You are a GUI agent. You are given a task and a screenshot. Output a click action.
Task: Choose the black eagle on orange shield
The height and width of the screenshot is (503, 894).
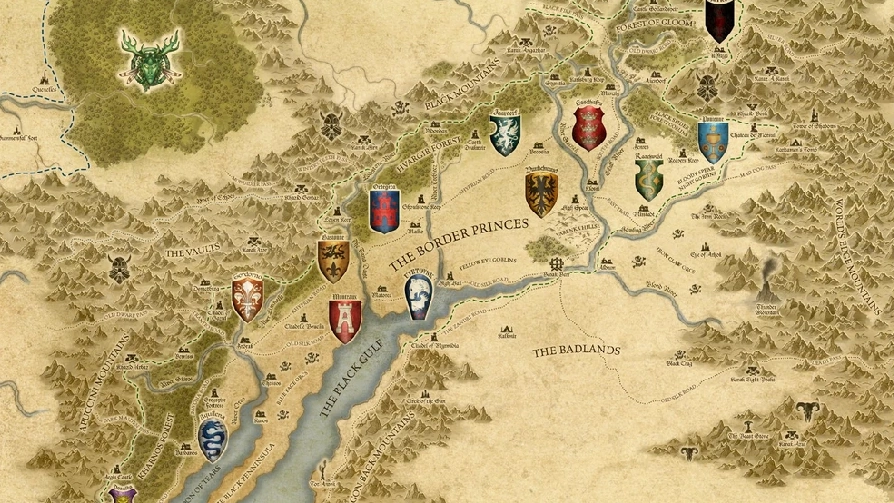pyautogui.click(x=541, y=193)
